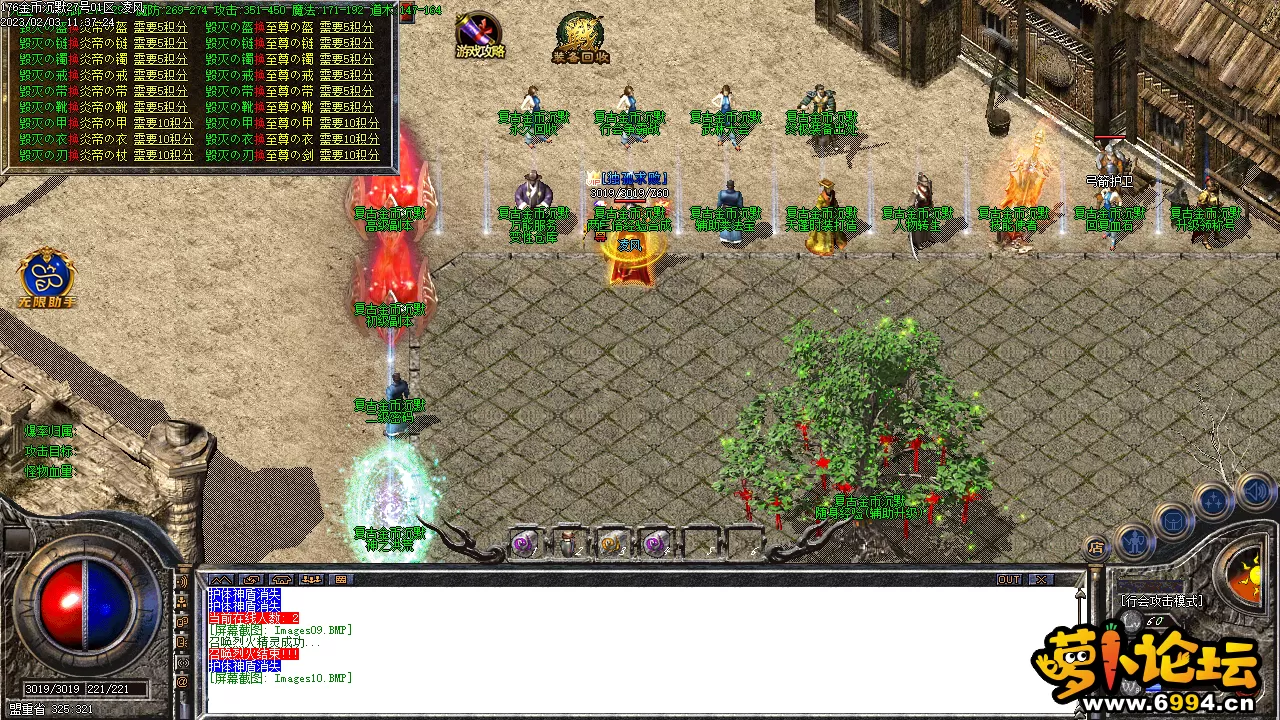The image size is (1280, 720).
Task: Use the potion jar in belt slot 2
Action: click(568, 544)
